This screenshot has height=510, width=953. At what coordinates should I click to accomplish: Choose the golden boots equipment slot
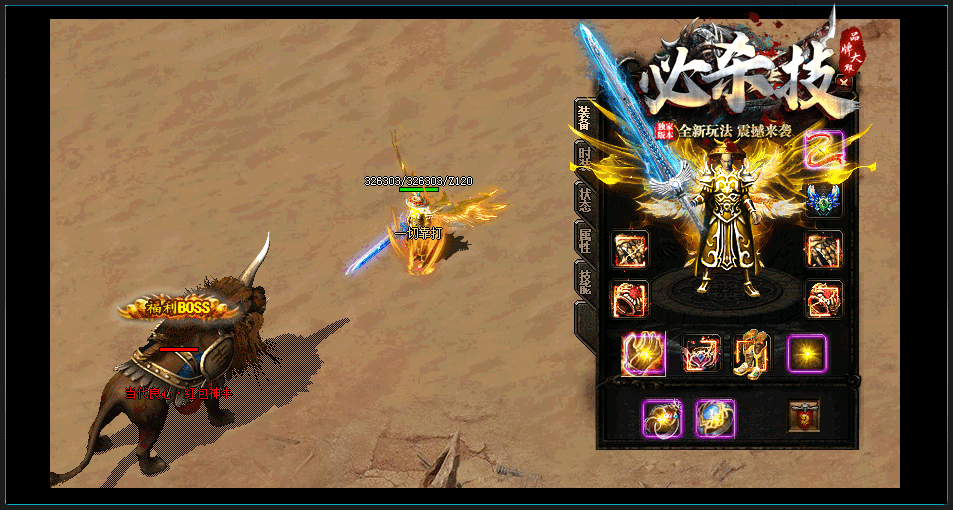click(752, 354)
